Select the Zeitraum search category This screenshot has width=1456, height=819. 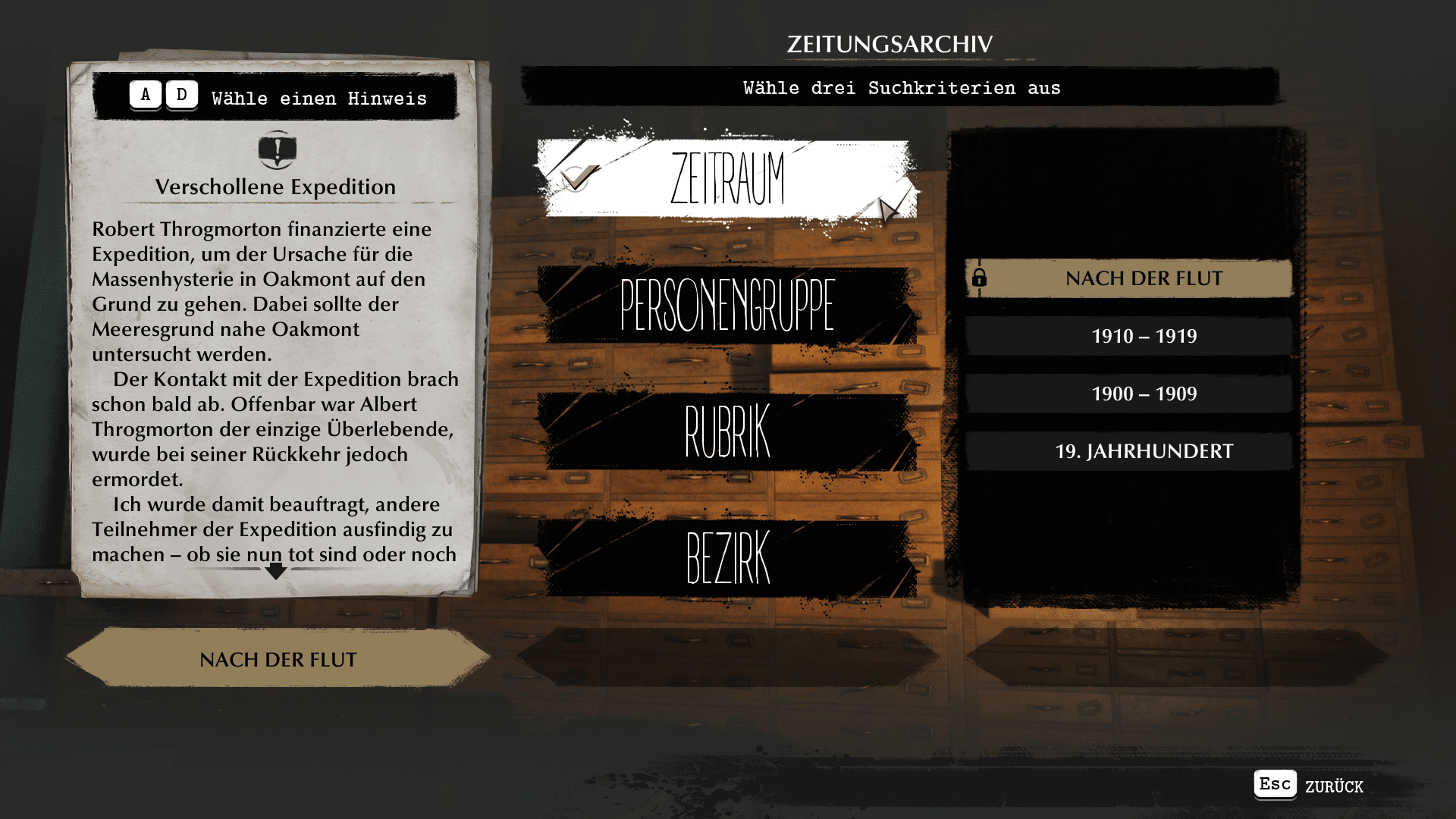(726, 179)
